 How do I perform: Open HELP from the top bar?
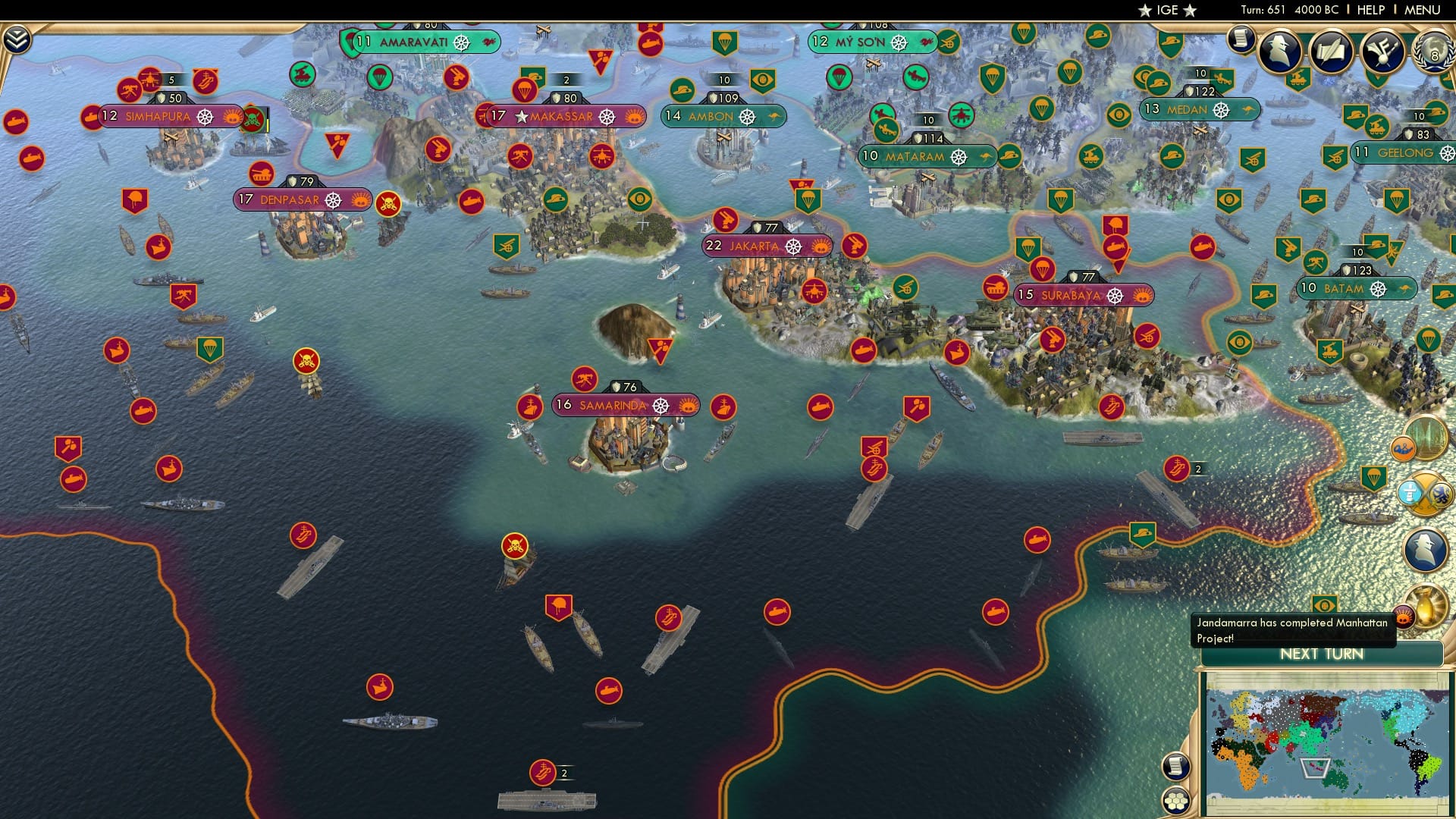click(x=1371, y=10)
